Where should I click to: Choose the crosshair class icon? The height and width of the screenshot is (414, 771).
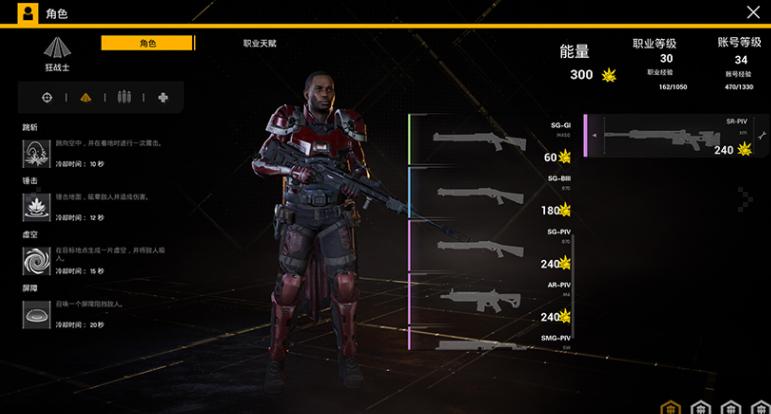tap(46, 97)
